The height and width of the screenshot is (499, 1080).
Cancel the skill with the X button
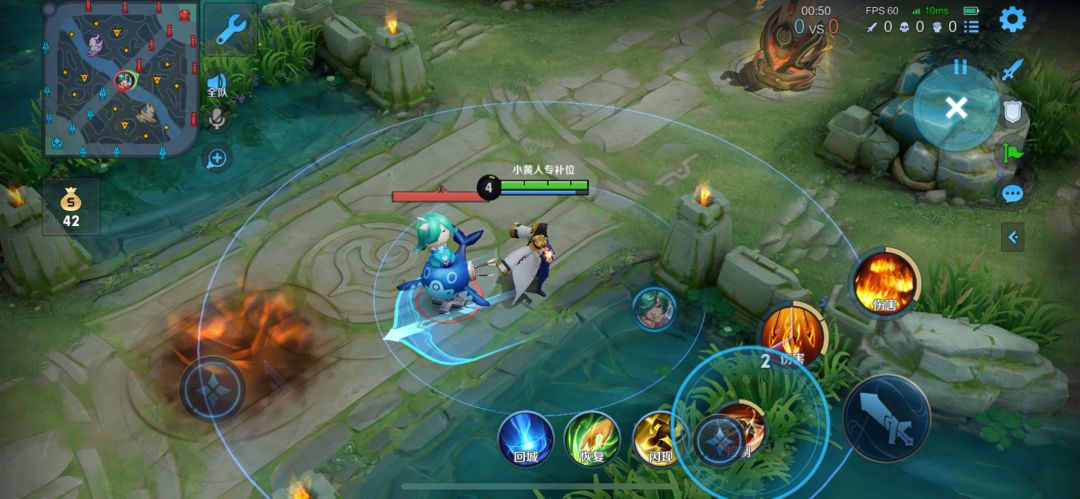(x=956, y=108)
